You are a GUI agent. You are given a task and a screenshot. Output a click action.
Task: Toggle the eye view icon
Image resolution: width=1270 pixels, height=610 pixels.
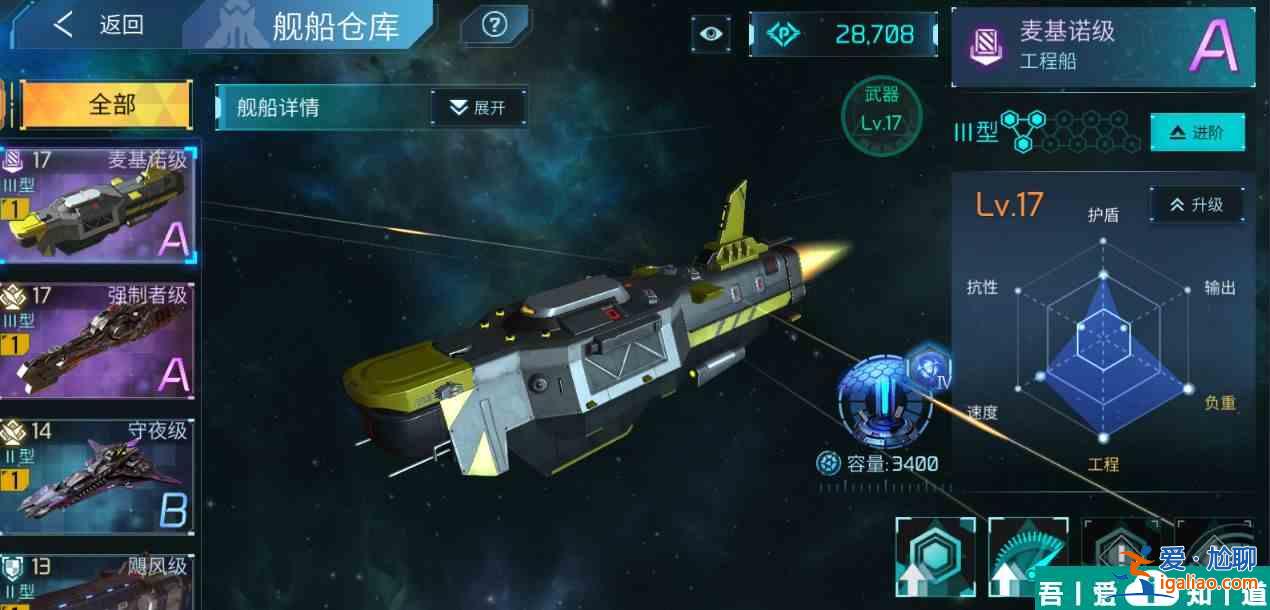(711, 34)
